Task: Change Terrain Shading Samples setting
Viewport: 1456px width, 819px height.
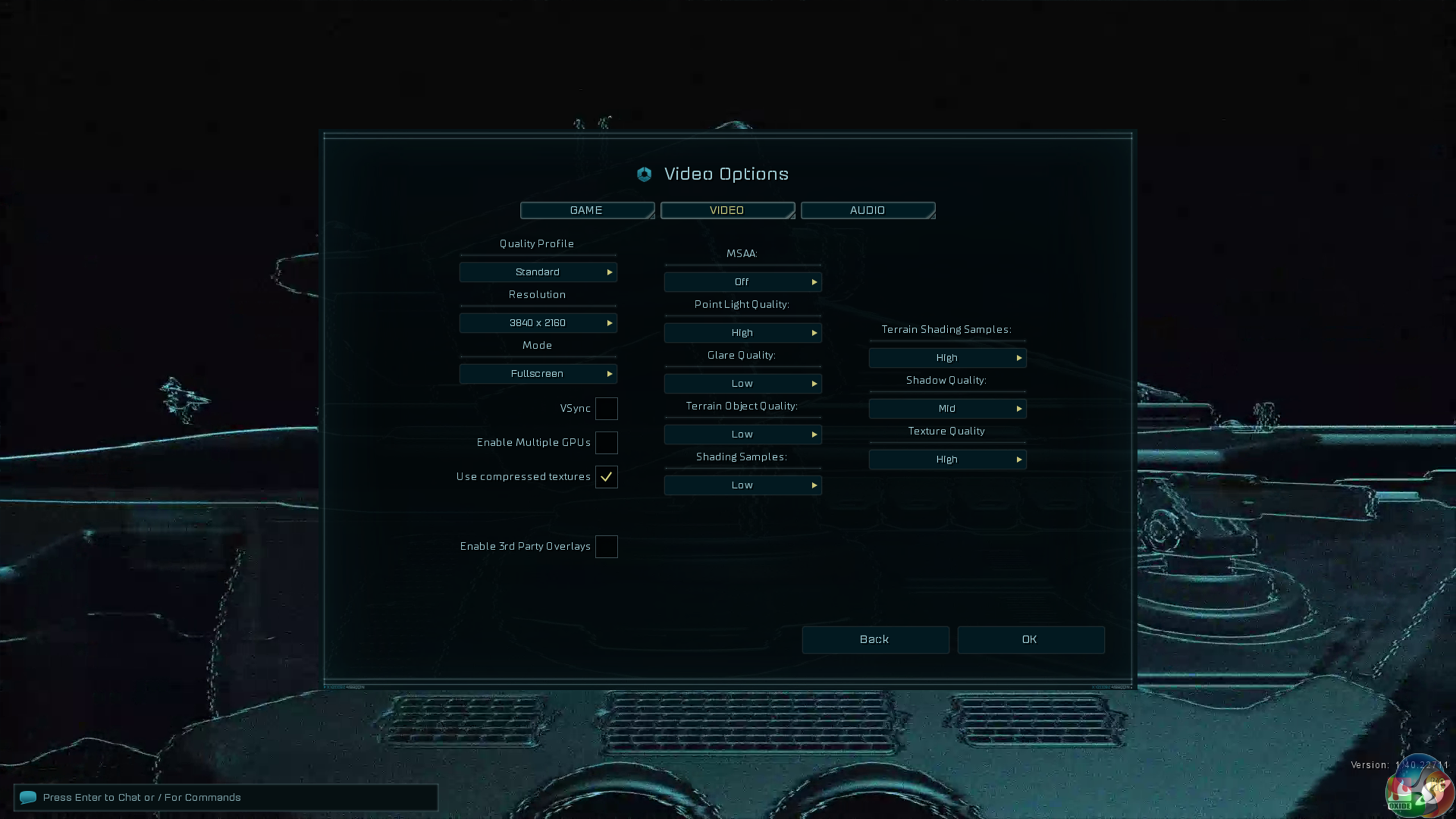Action: (948, 357)
